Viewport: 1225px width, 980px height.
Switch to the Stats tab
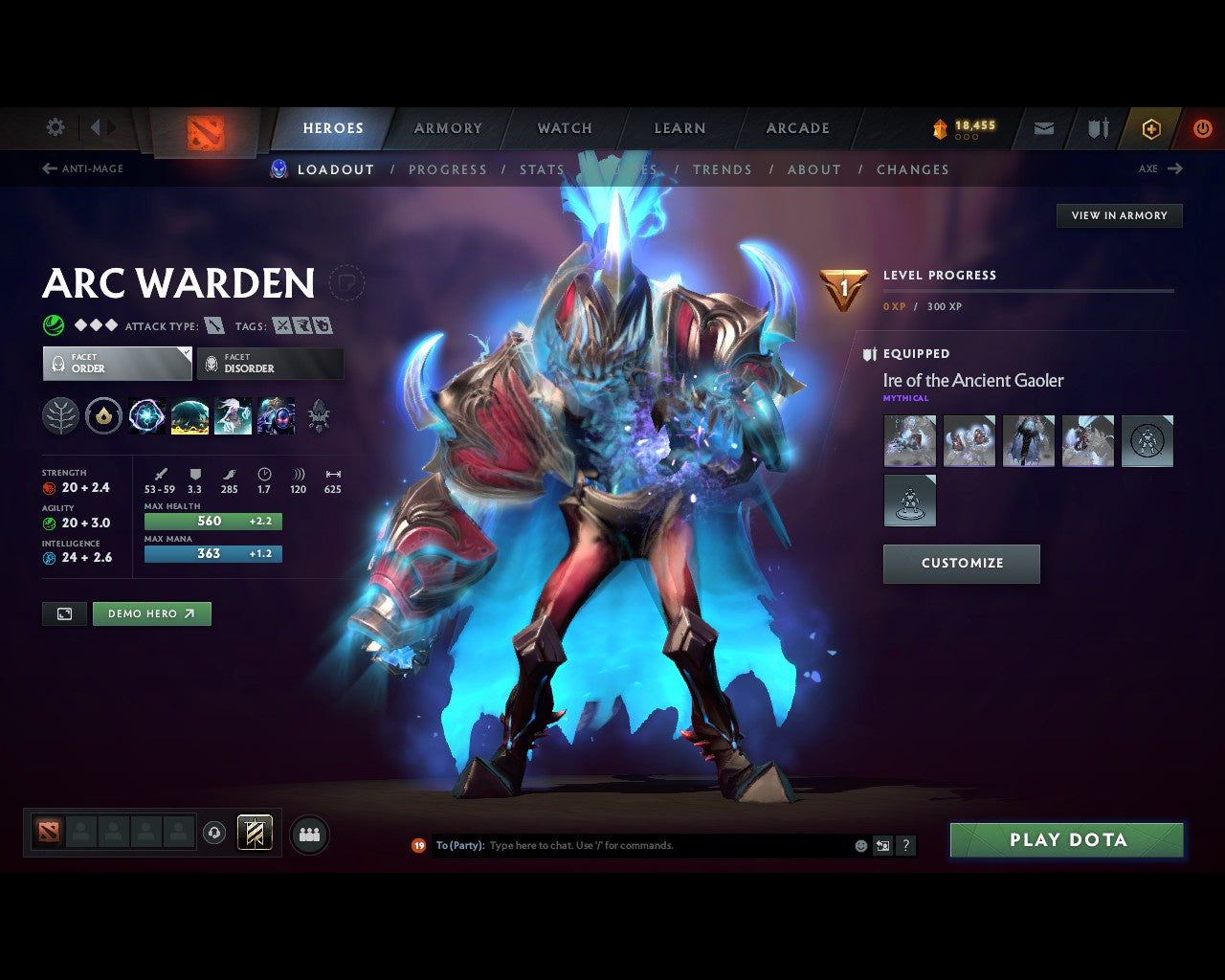(542, 169)
